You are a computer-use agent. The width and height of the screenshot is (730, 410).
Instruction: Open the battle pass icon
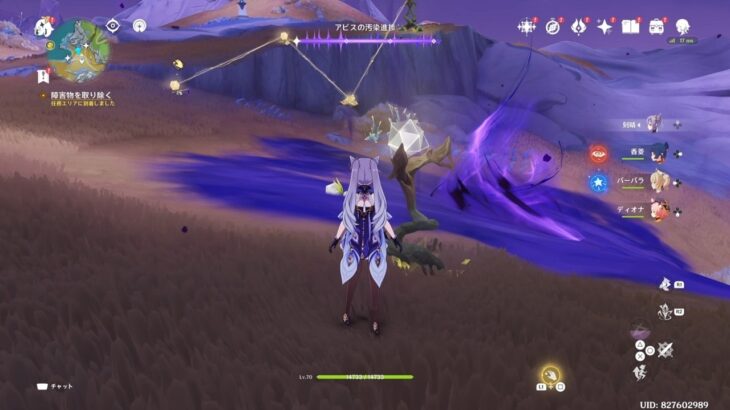578,27
